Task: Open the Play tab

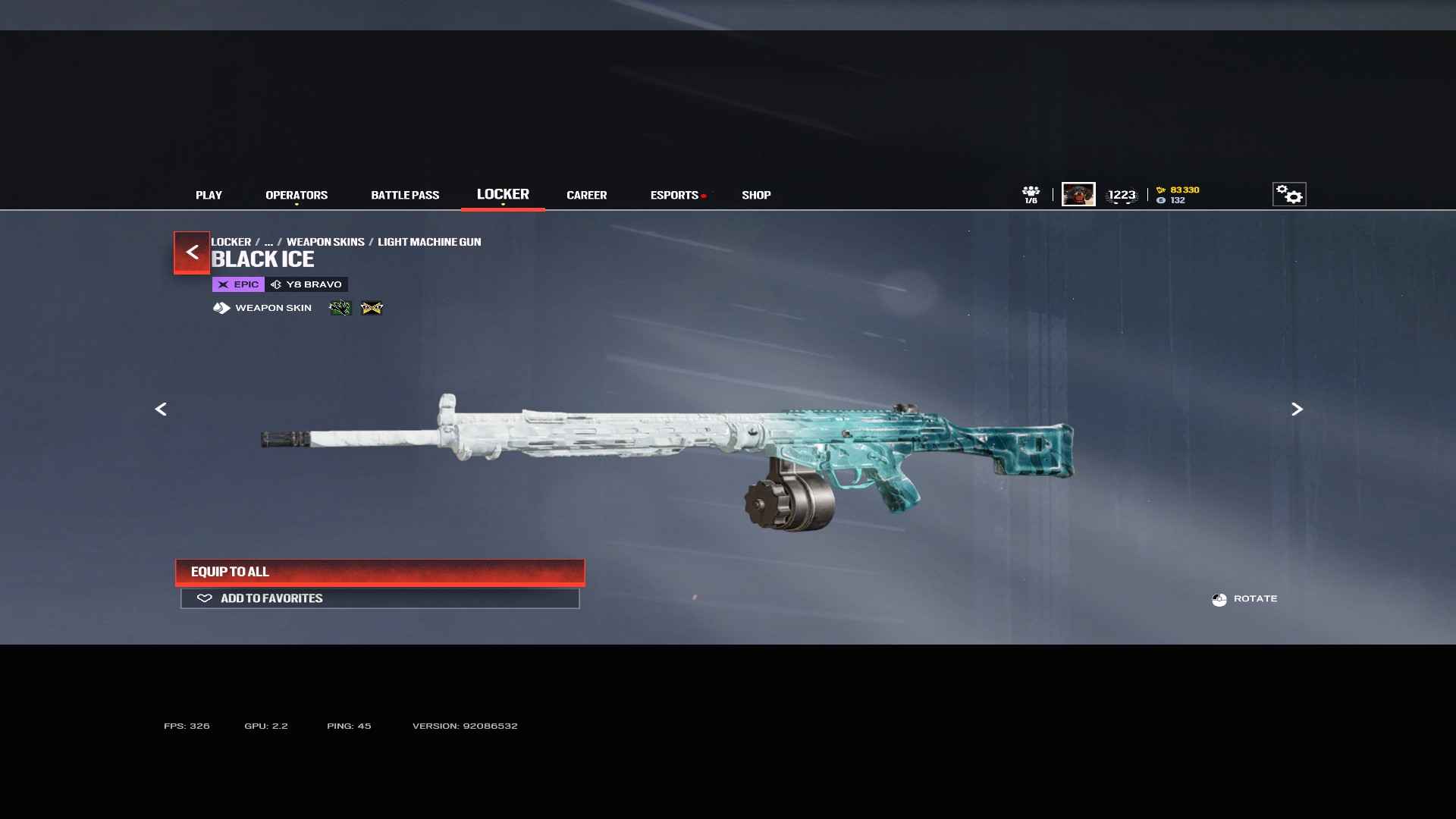Action: [209, 195]
